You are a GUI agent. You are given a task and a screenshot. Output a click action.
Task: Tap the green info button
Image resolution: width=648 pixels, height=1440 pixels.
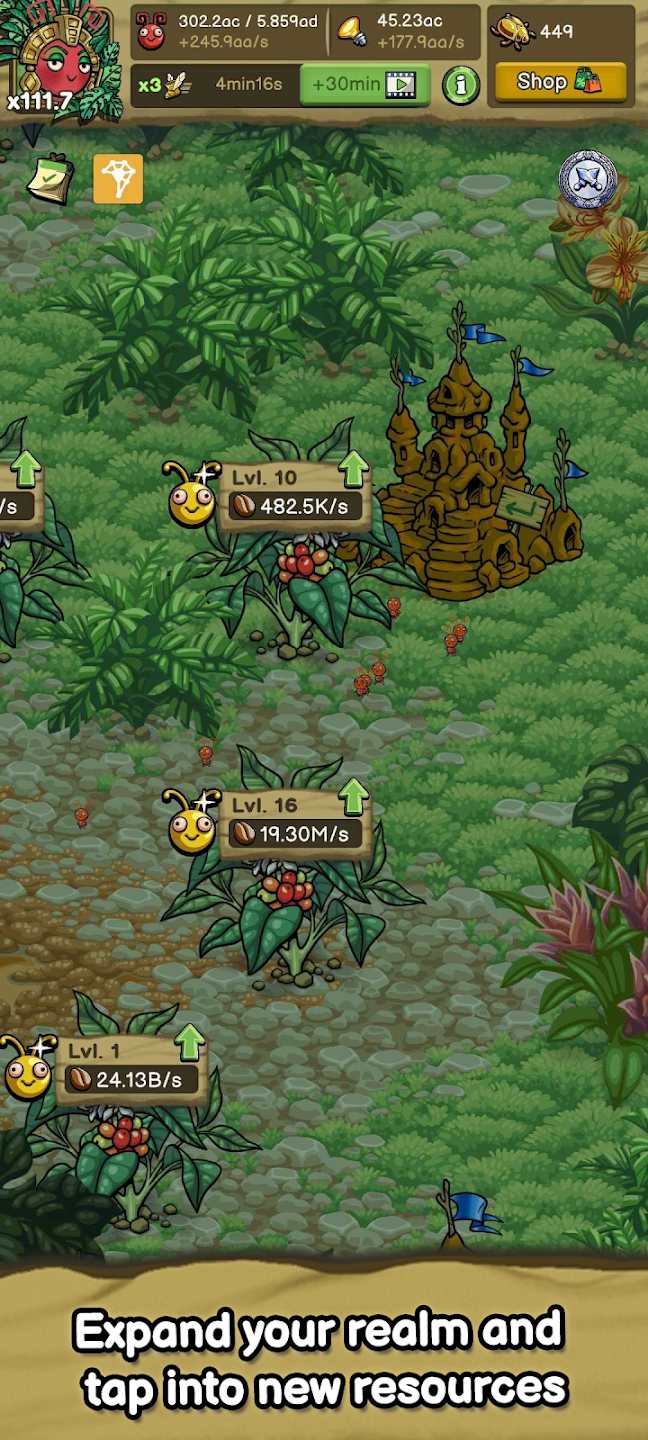click(460, 85)
